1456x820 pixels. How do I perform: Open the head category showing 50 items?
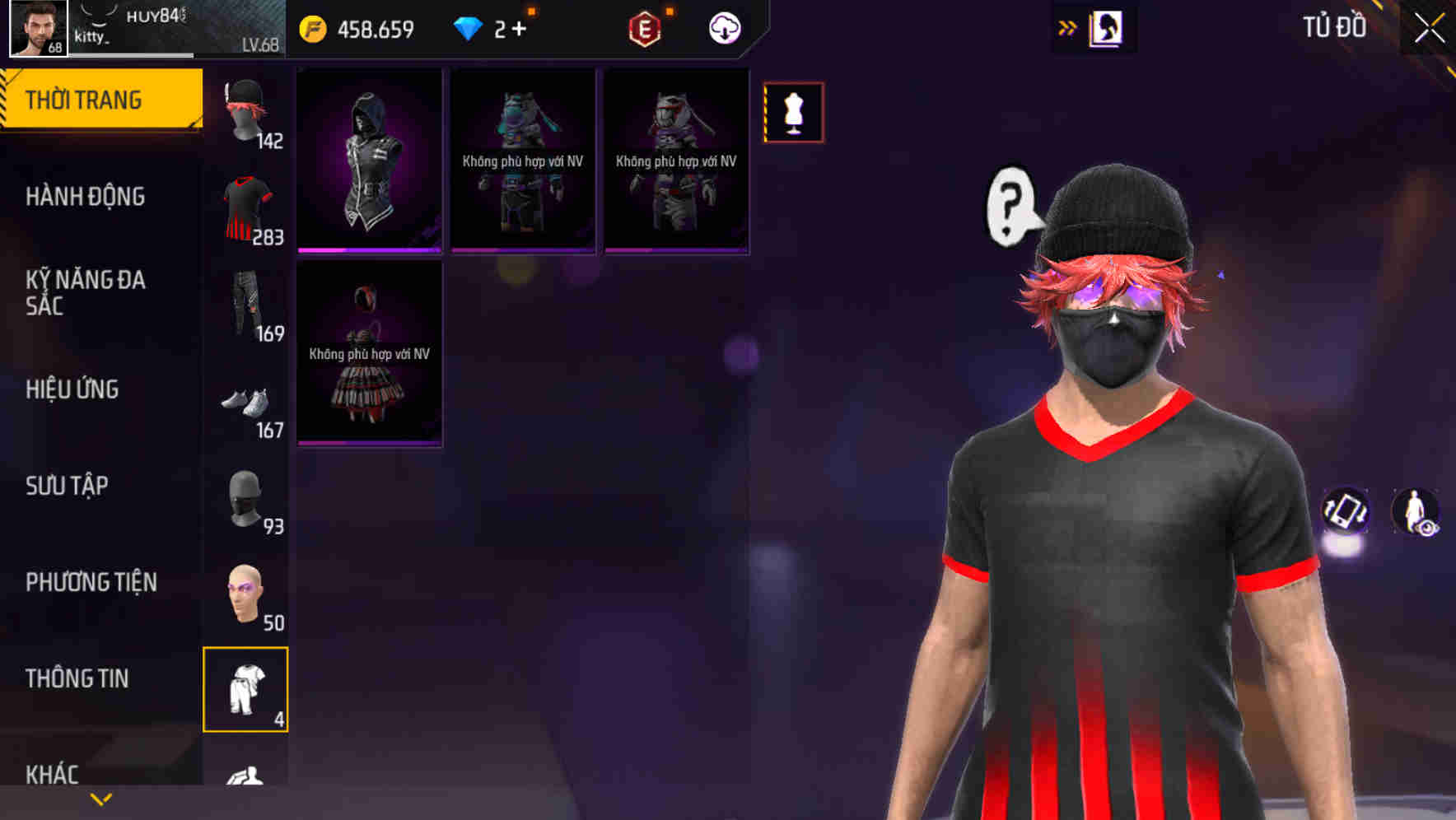(x=245, y=593)
